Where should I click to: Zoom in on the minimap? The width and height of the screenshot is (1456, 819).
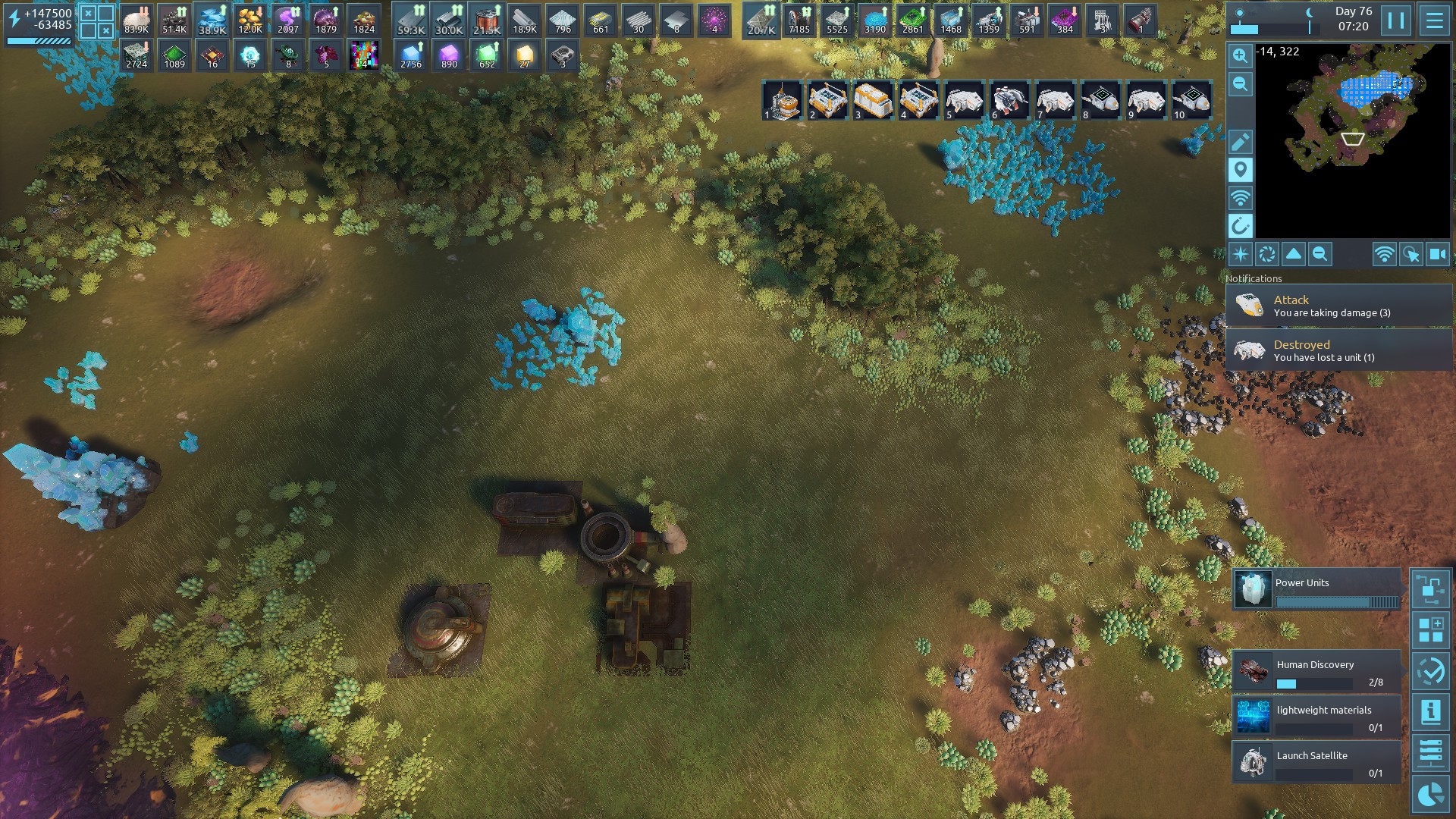1241,55
